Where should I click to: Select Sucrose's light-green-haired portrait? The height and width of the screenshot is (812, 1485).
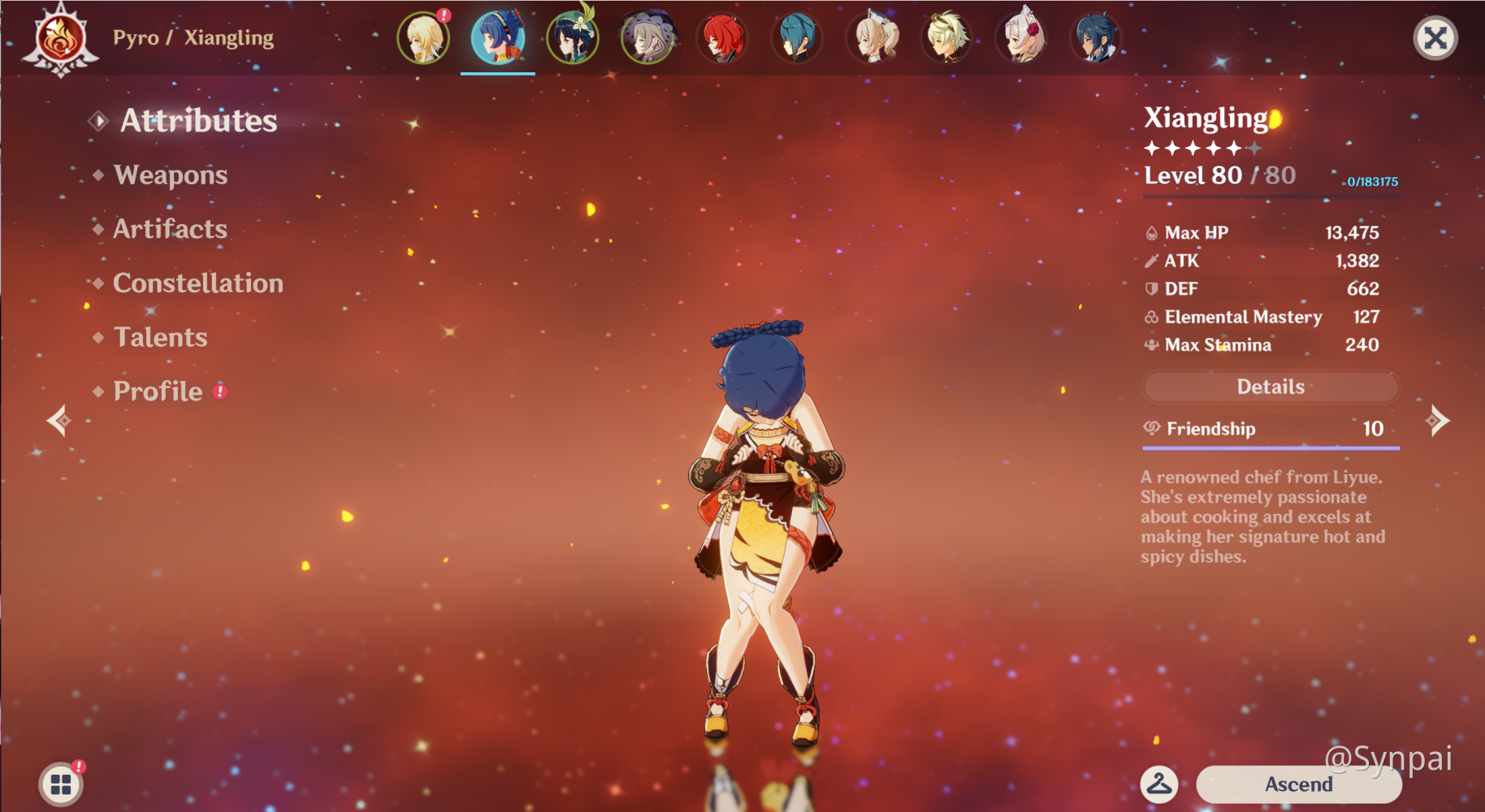pos(946,38)
